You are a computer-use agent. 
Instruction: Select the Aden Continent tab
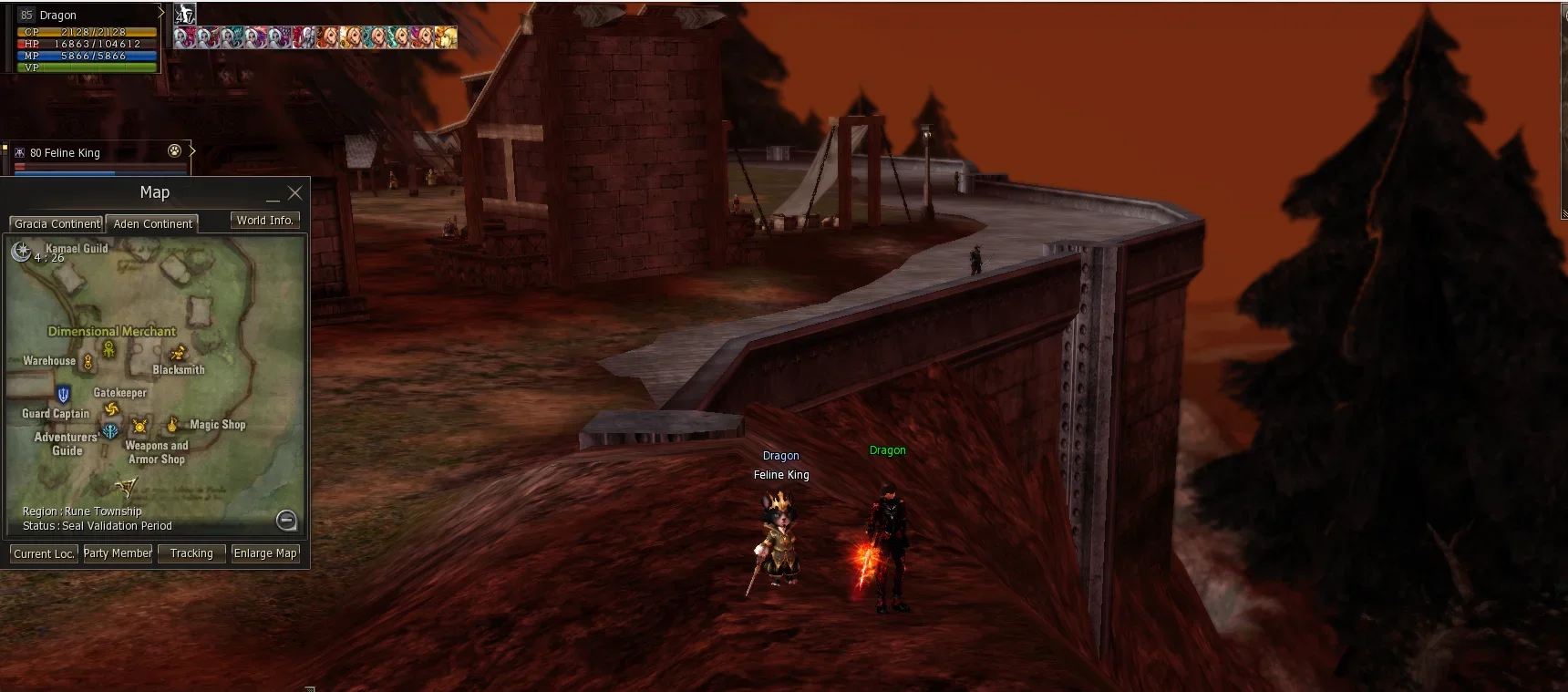pyautogui.click(x=152, y=223)
